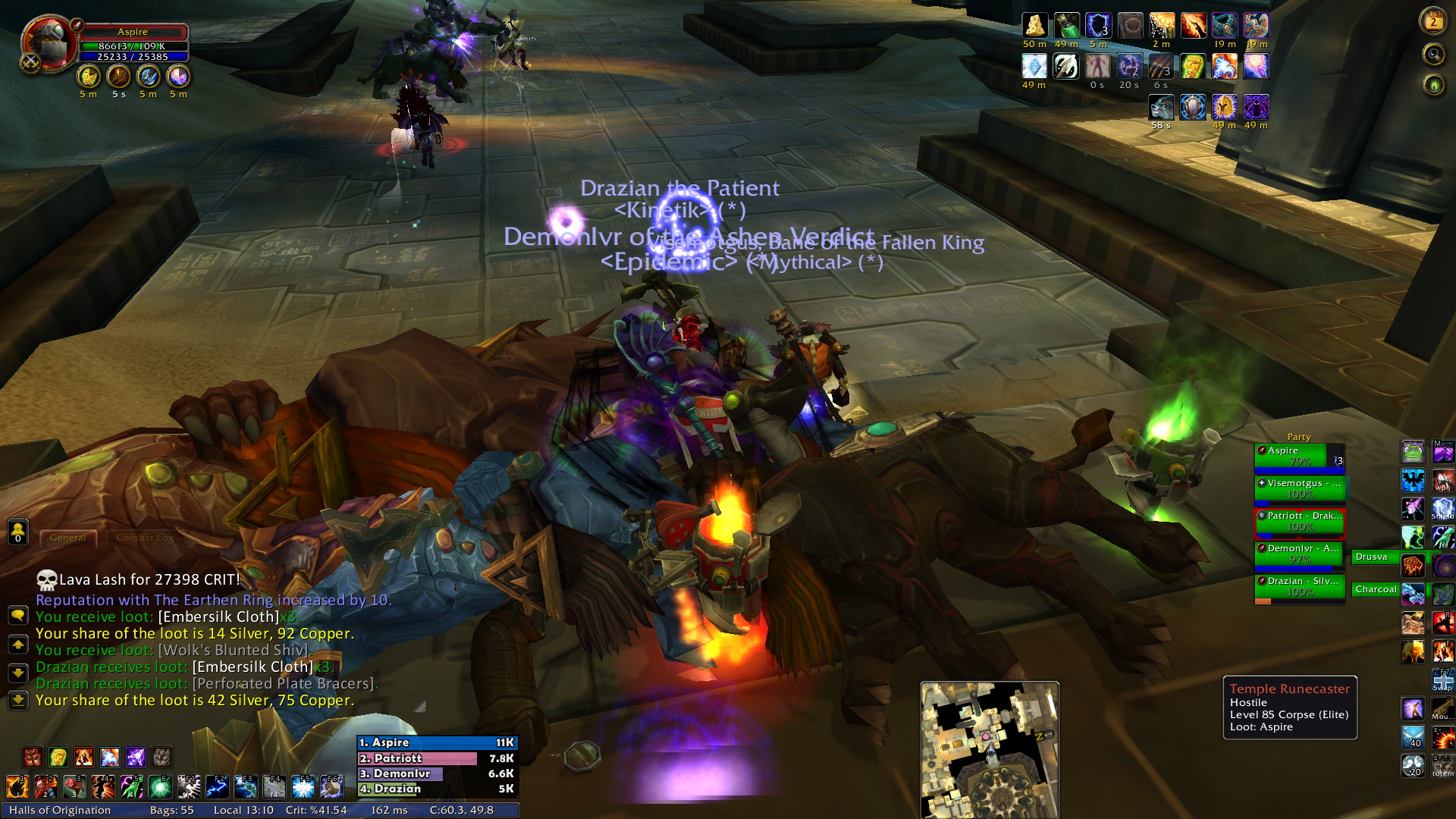The height and width of the screenshot is (819, 1456).
Task: Cast the lightning bolt ability on F2
Action: click(x=217, y=787)
